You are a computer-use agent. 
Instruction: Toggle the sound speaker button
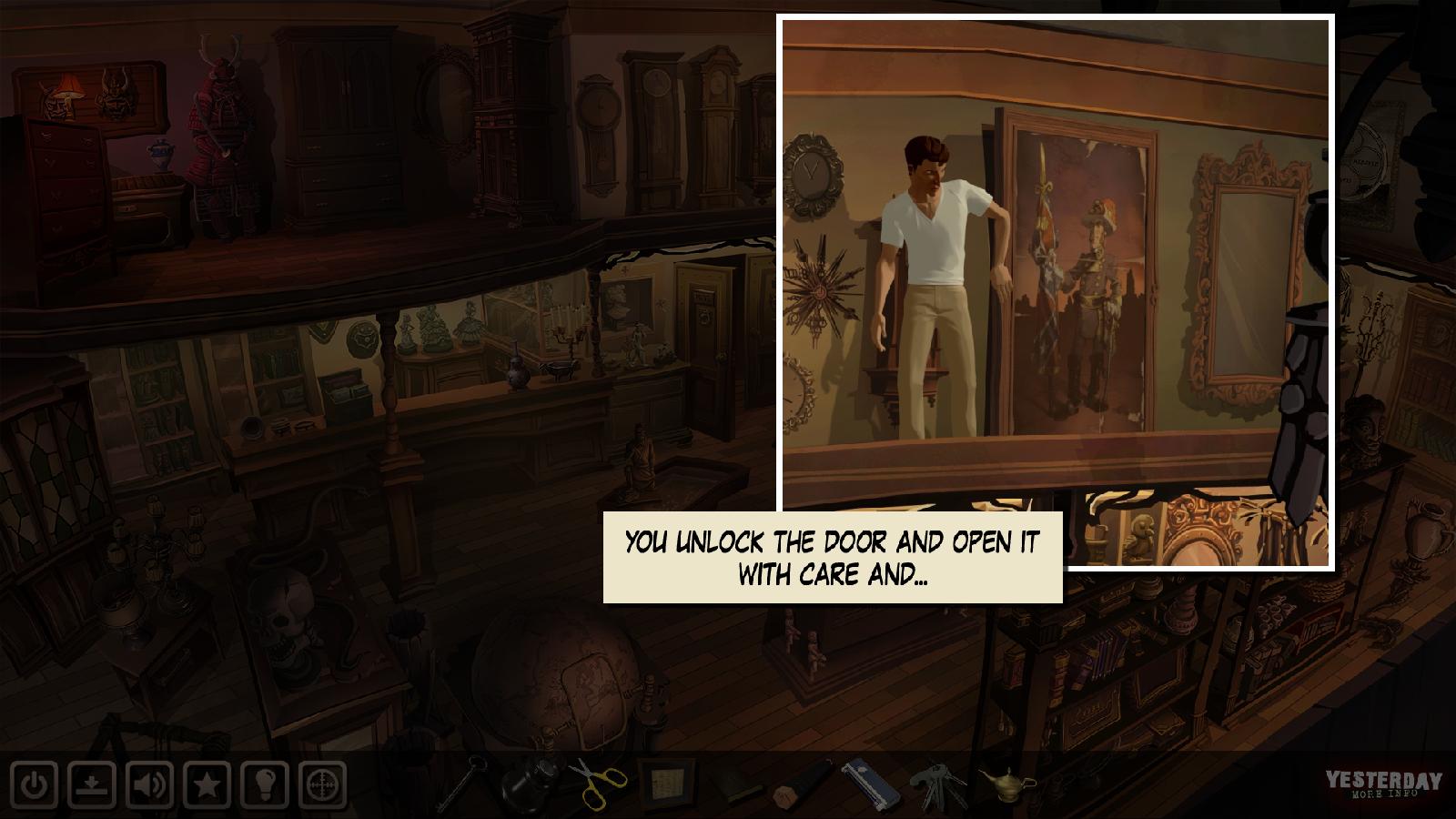coord(150,784)
